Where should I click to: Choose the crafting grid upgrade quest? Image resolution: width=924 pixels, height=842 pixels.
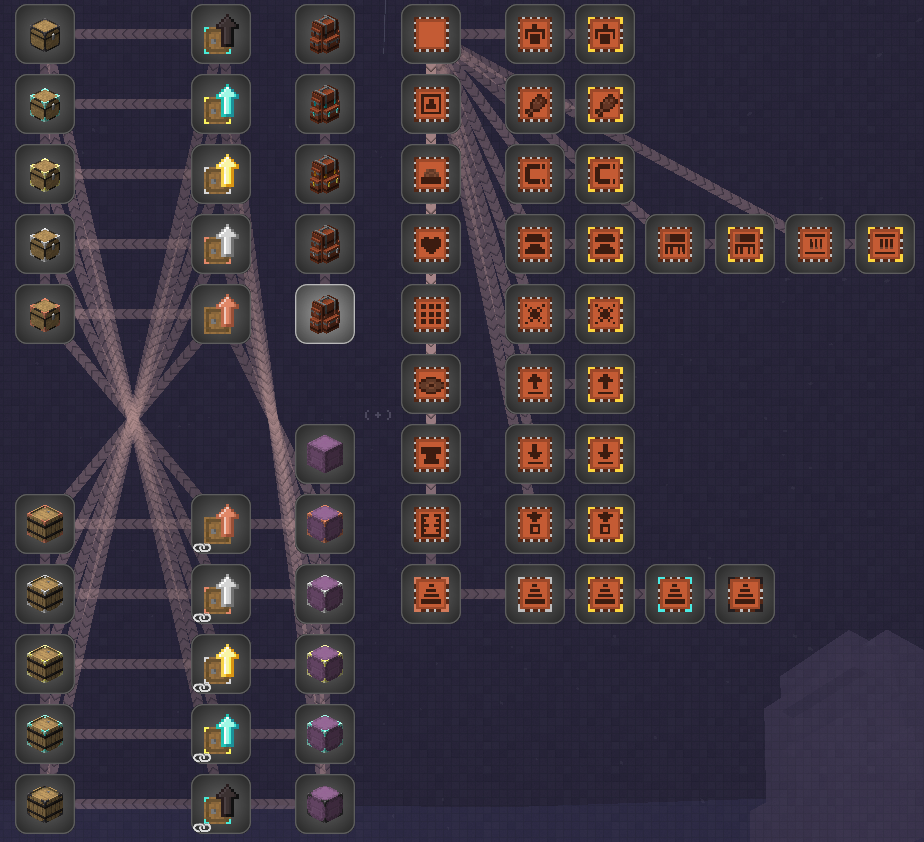[431, 314]
